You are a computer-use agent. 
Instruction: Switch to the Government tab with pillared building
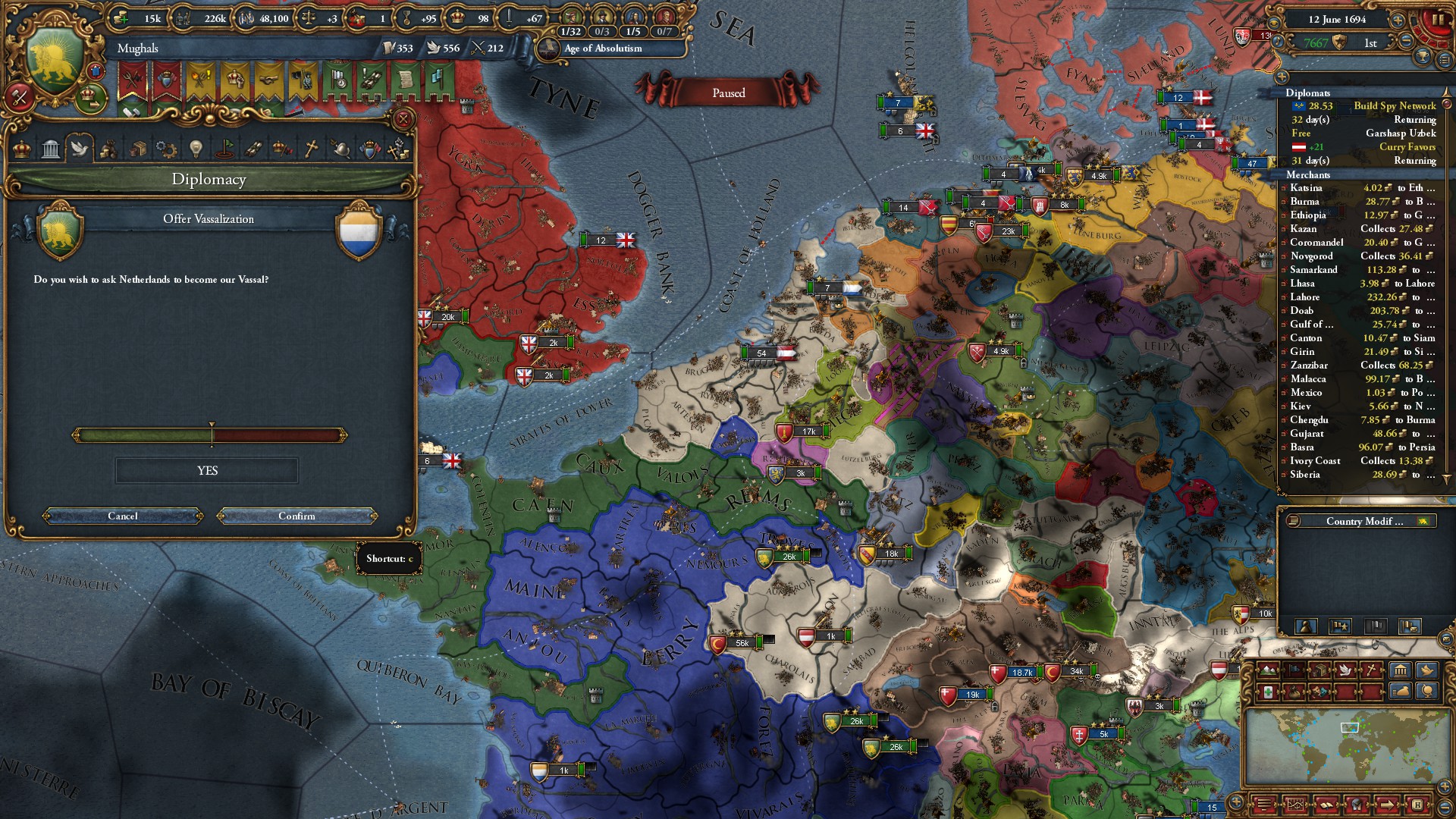[51, 149]
